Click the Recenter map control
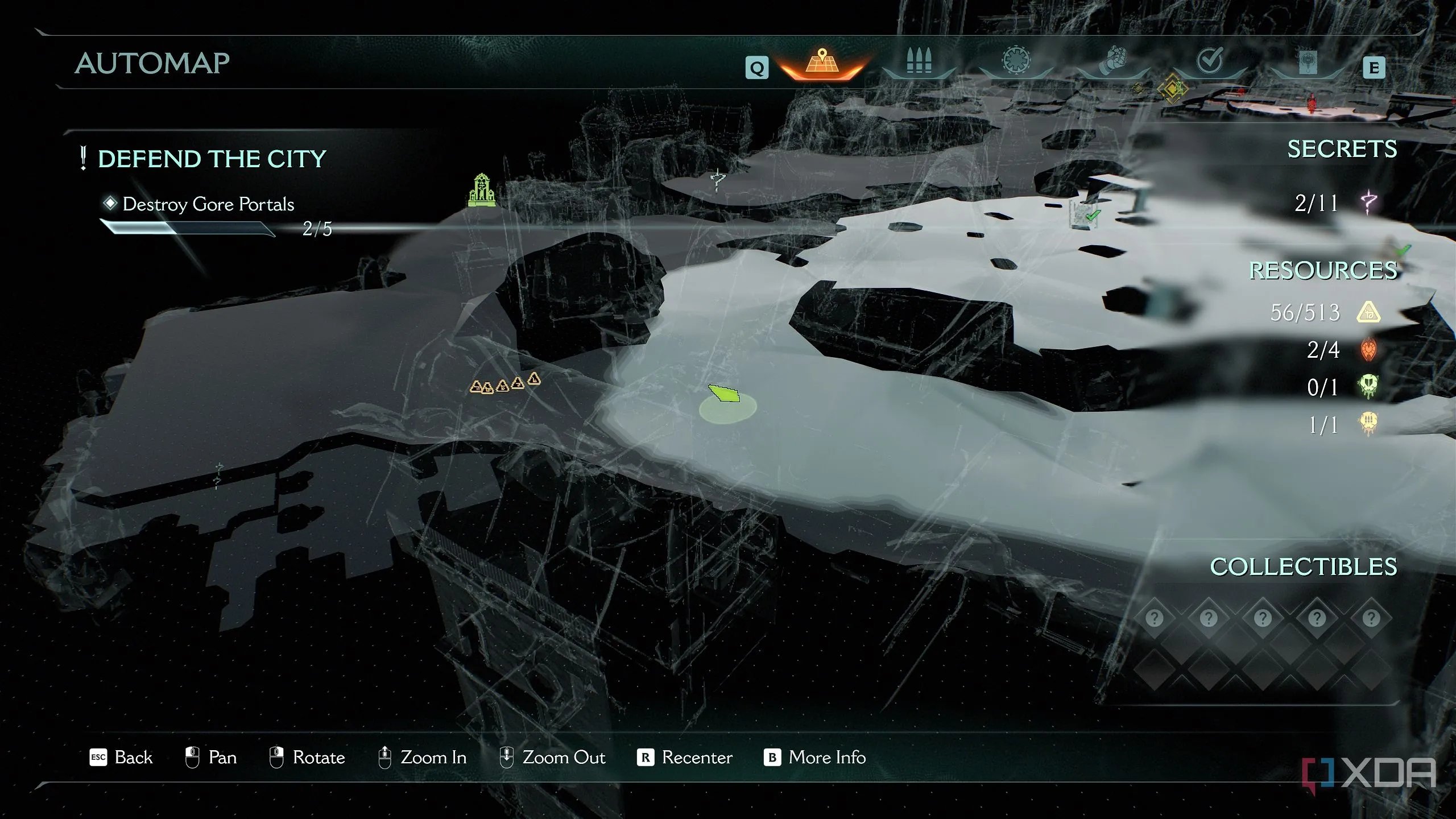This screenshot has height=819, width=1456. click(685, 758)
